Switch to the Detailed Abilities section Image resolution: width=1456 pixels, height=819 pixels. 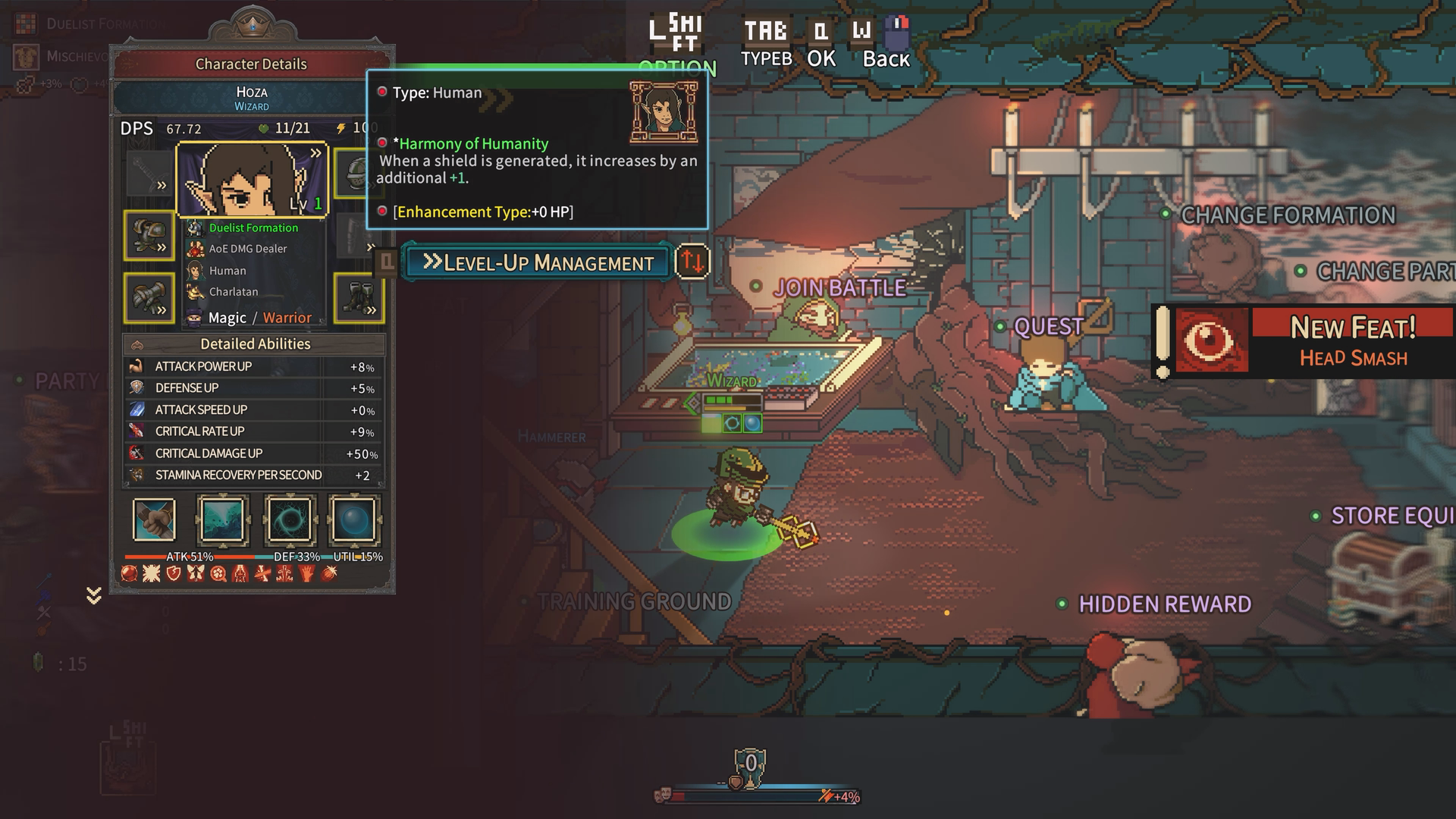tap(256, 344)
